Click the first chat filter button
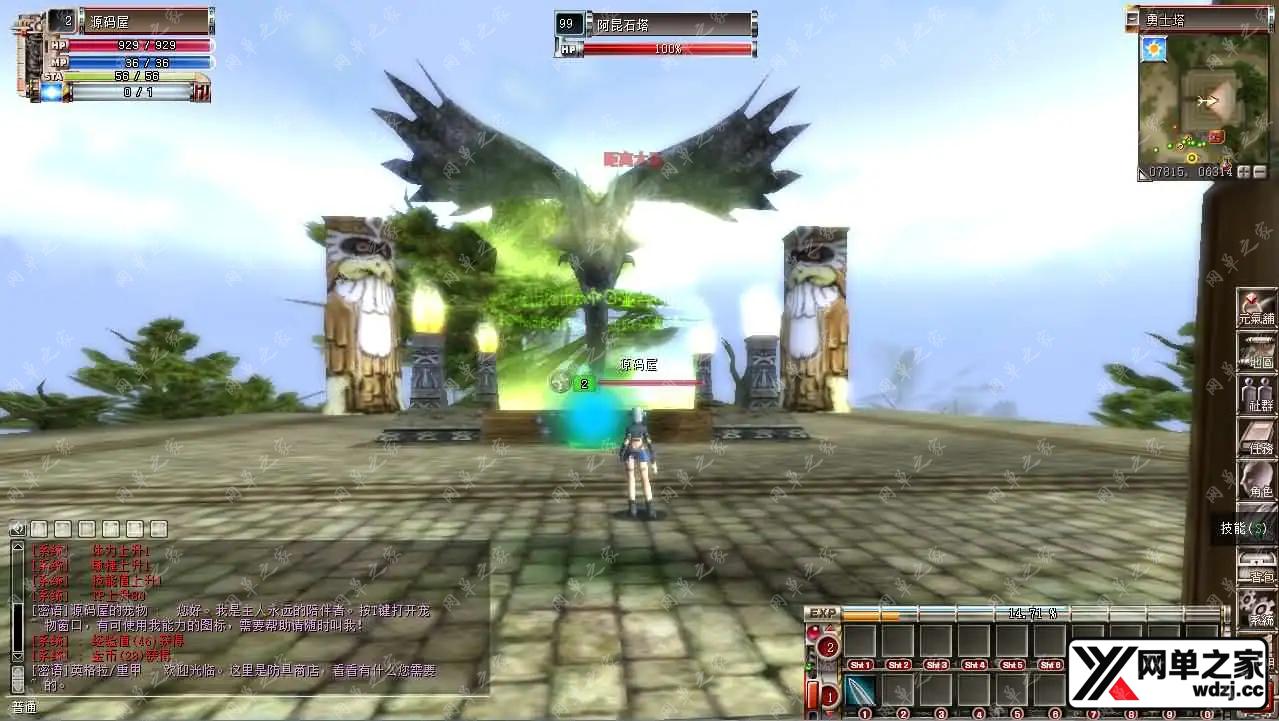This screenshot has width=1279, height=721. click(39, 528)
